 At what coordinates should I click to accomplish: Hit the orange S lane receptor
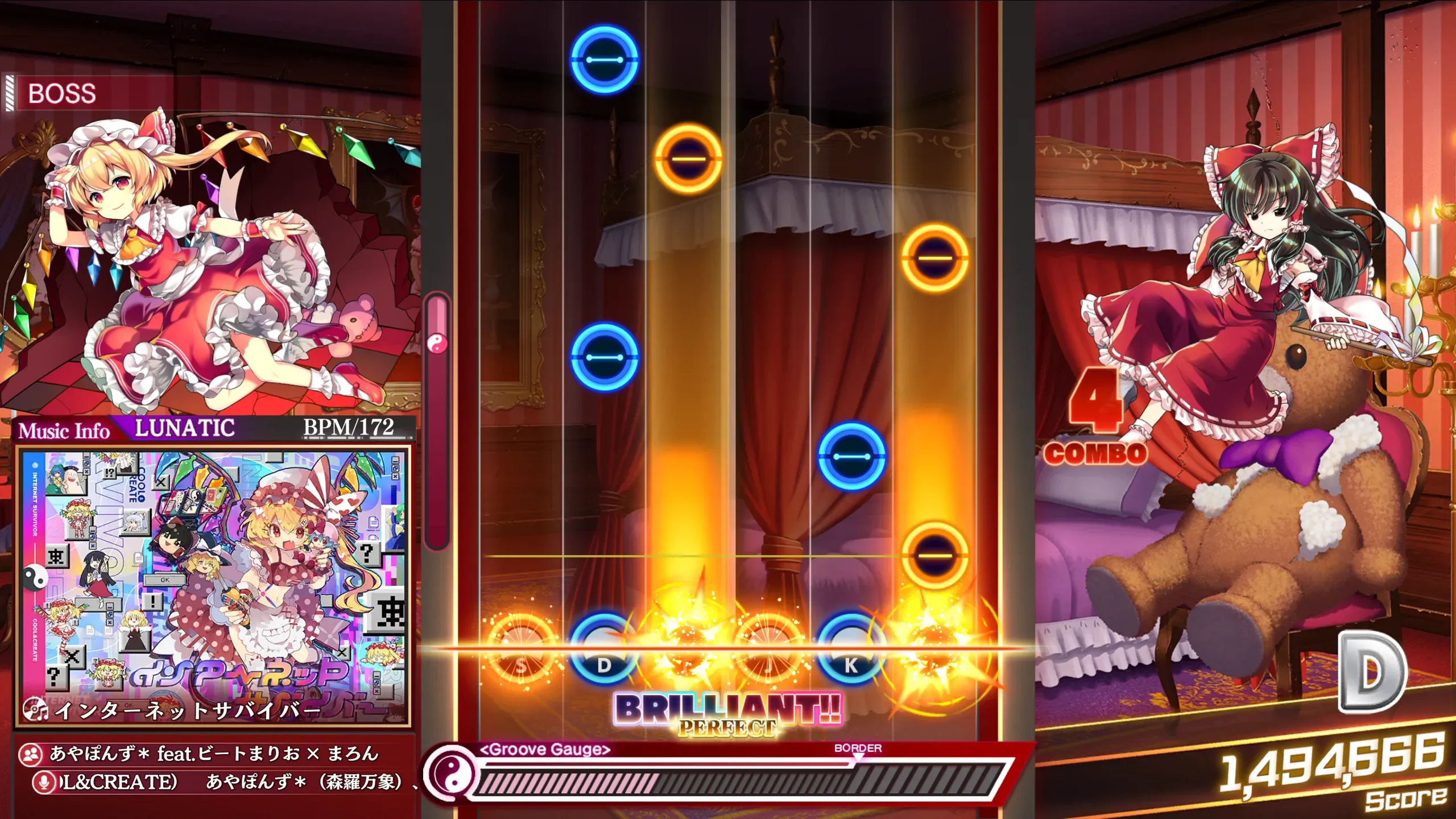pyautogui.click(x=522, y=650)
